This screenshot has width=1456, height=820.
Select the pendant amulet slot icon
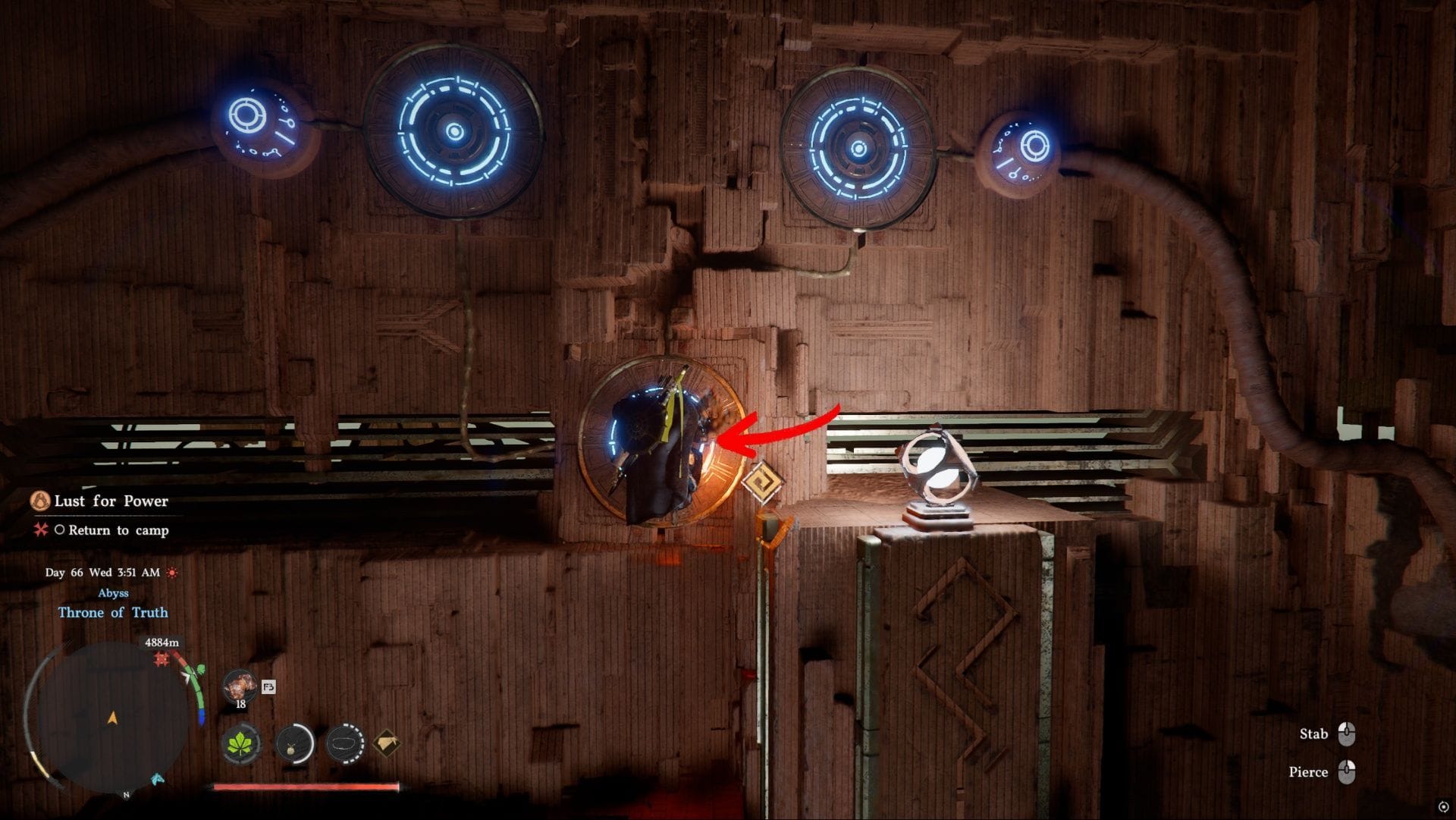click(x=295, y=743)
